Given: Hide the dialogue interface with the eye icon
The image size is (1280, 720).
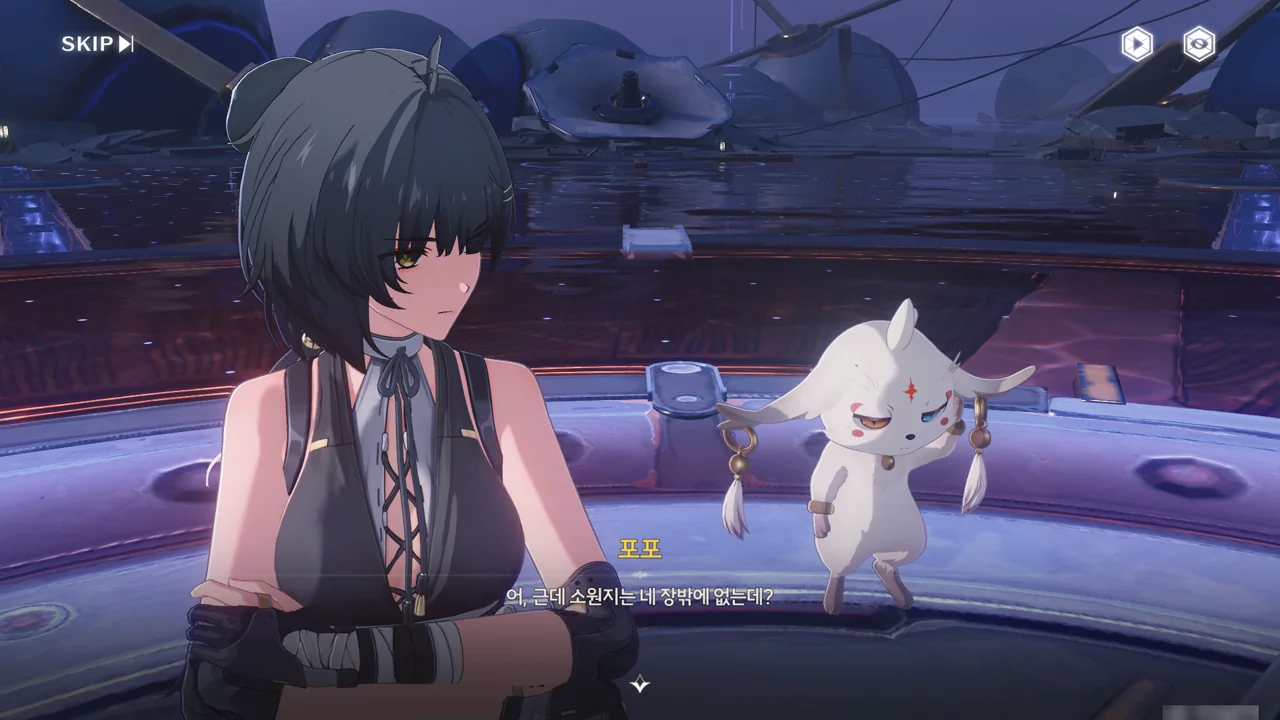Looking at the screenshot, I should point(1199,44).
